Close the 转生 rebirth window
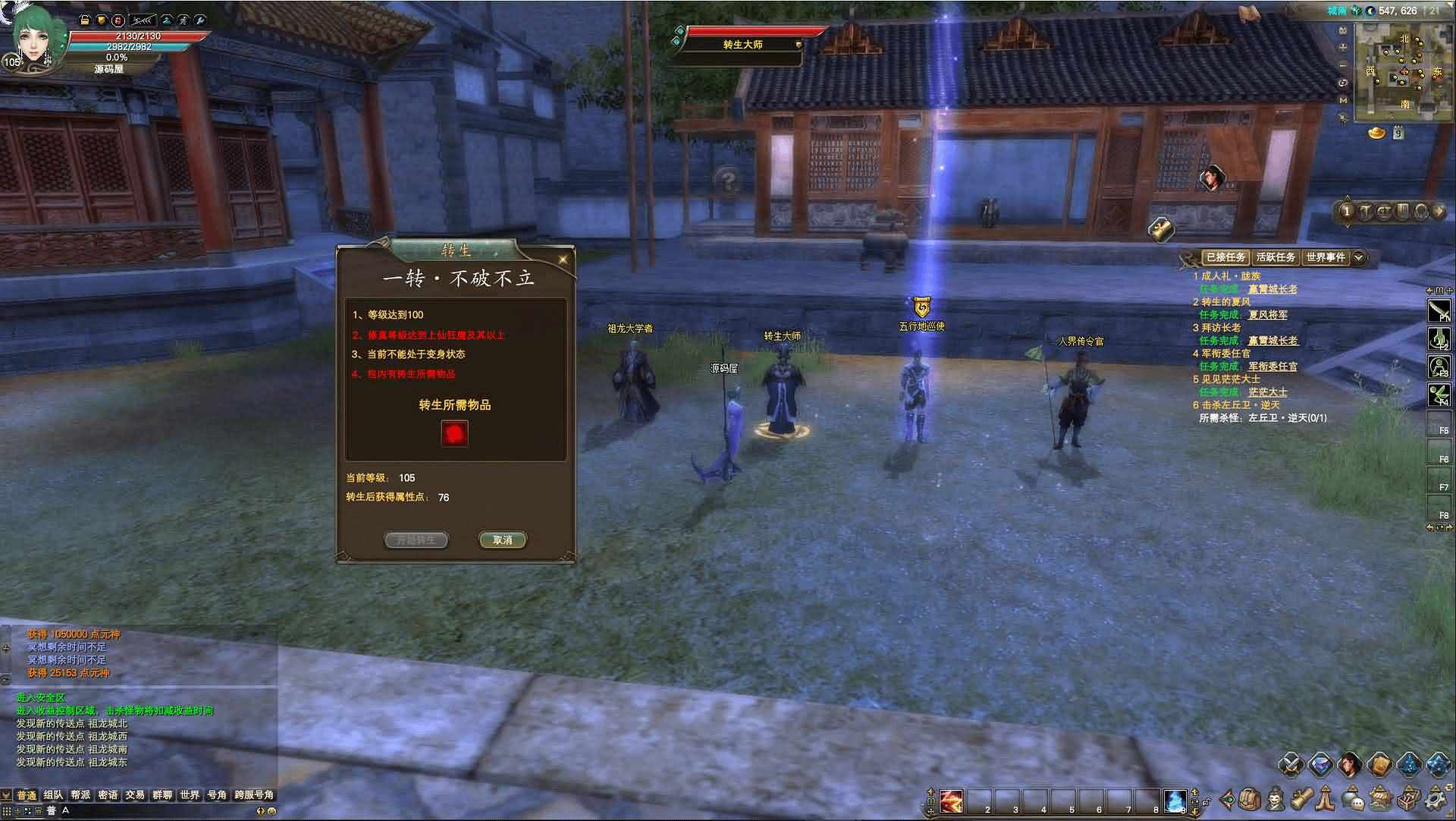The height and width of the screenshot is (821, 1456). pos(563,260)
